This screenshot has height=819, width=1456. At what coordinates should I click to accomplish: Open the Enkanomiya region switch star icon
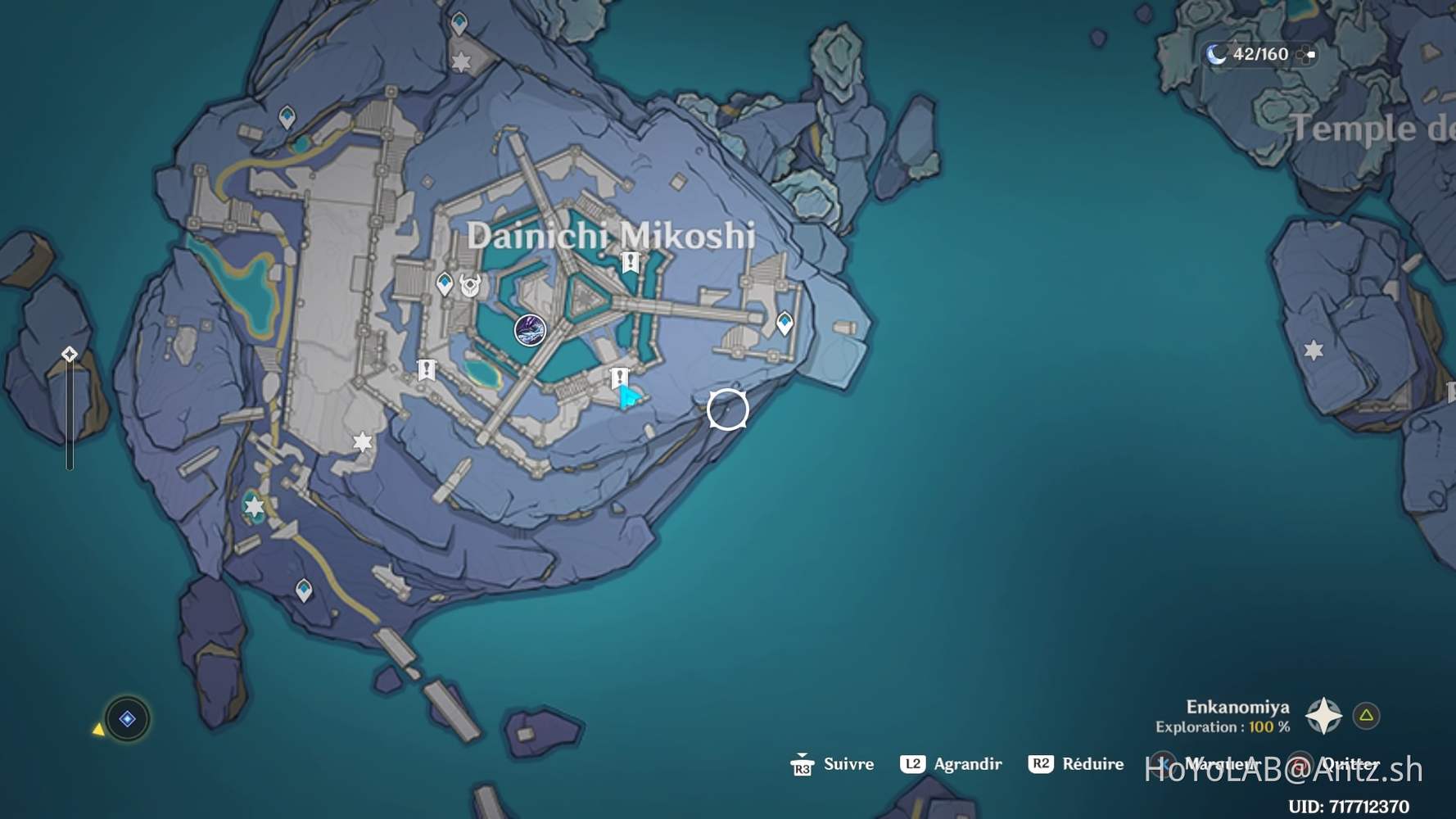tap(1323, 716)
